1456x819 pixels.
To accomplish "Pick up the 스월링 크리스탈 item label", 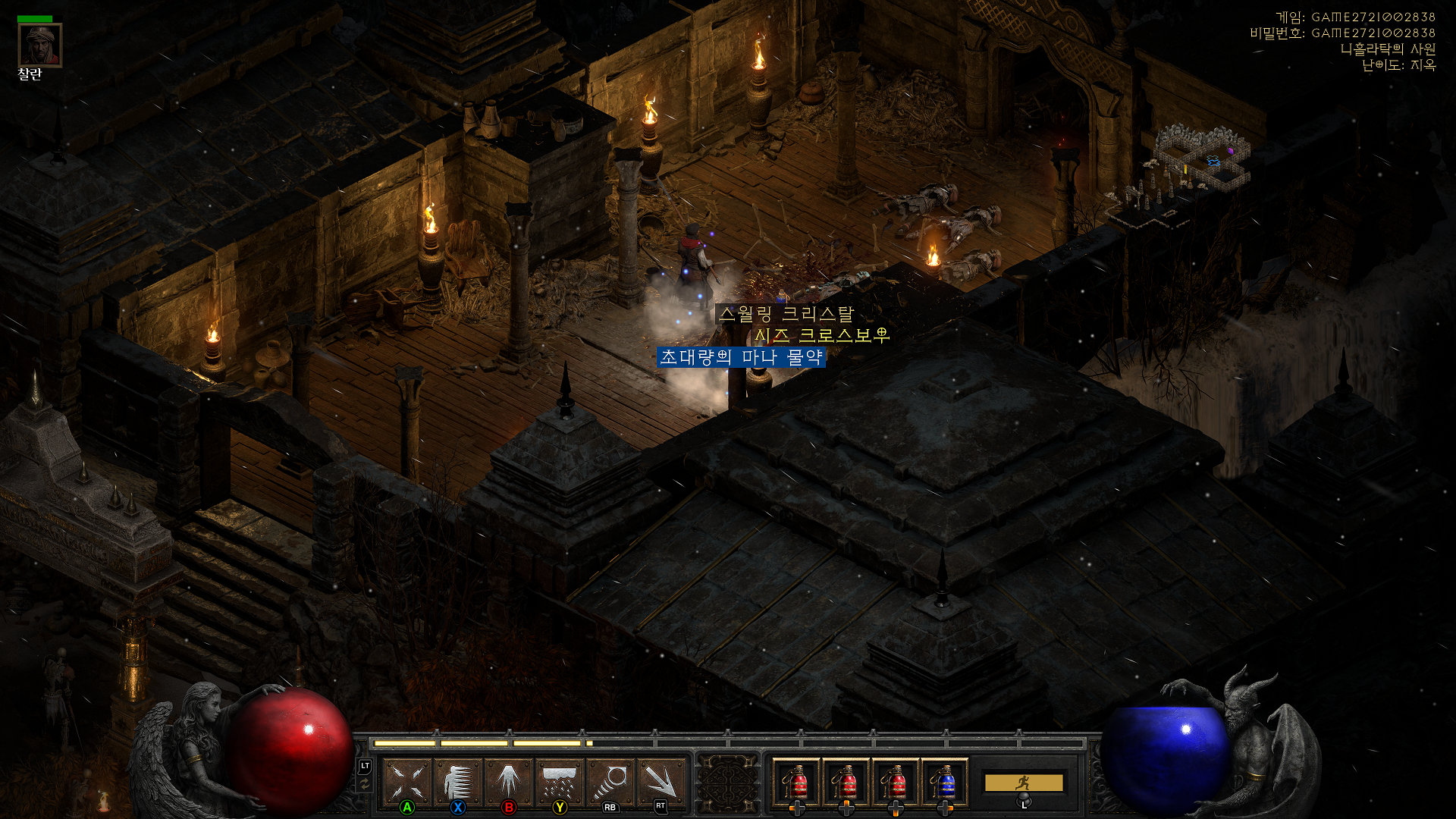I will [786, 314].
